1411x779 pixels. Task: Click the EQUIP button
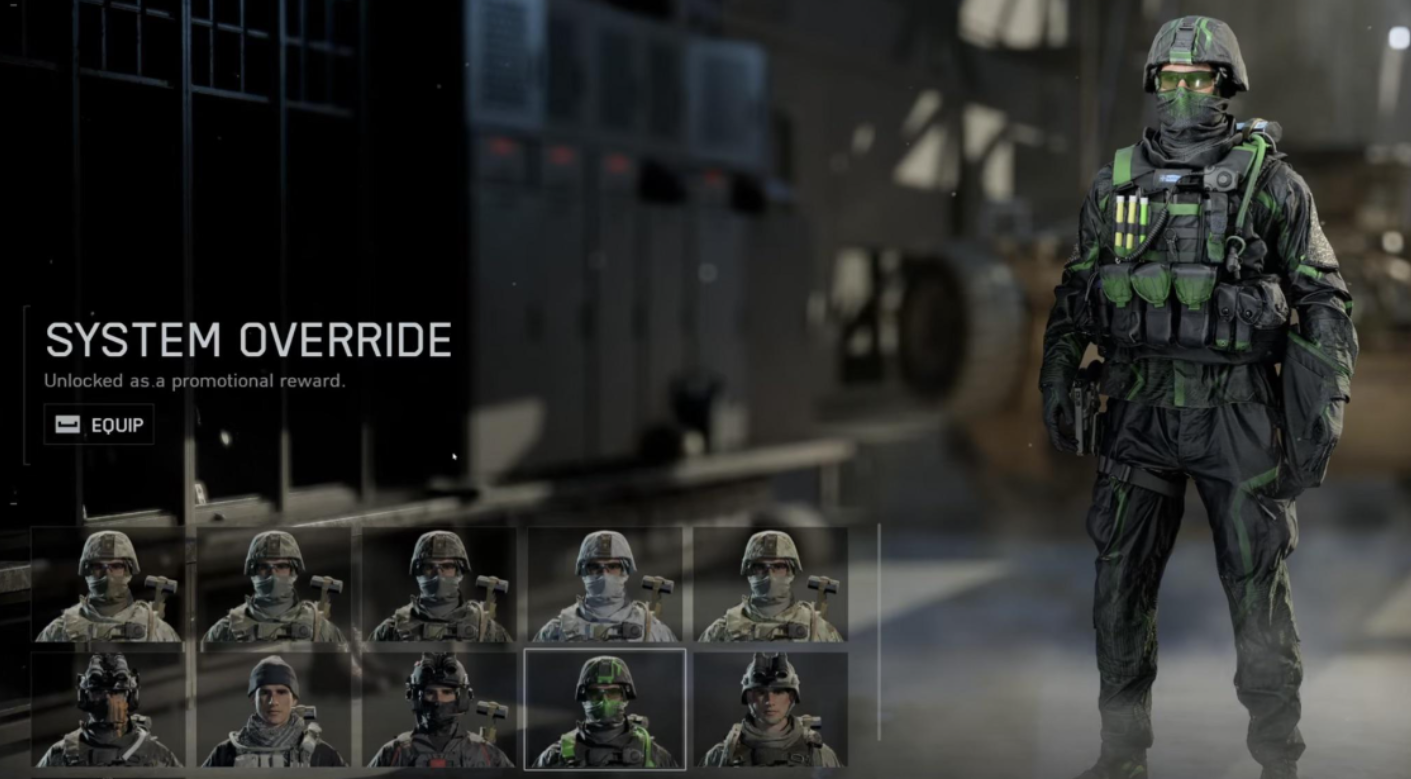(100, 424)
